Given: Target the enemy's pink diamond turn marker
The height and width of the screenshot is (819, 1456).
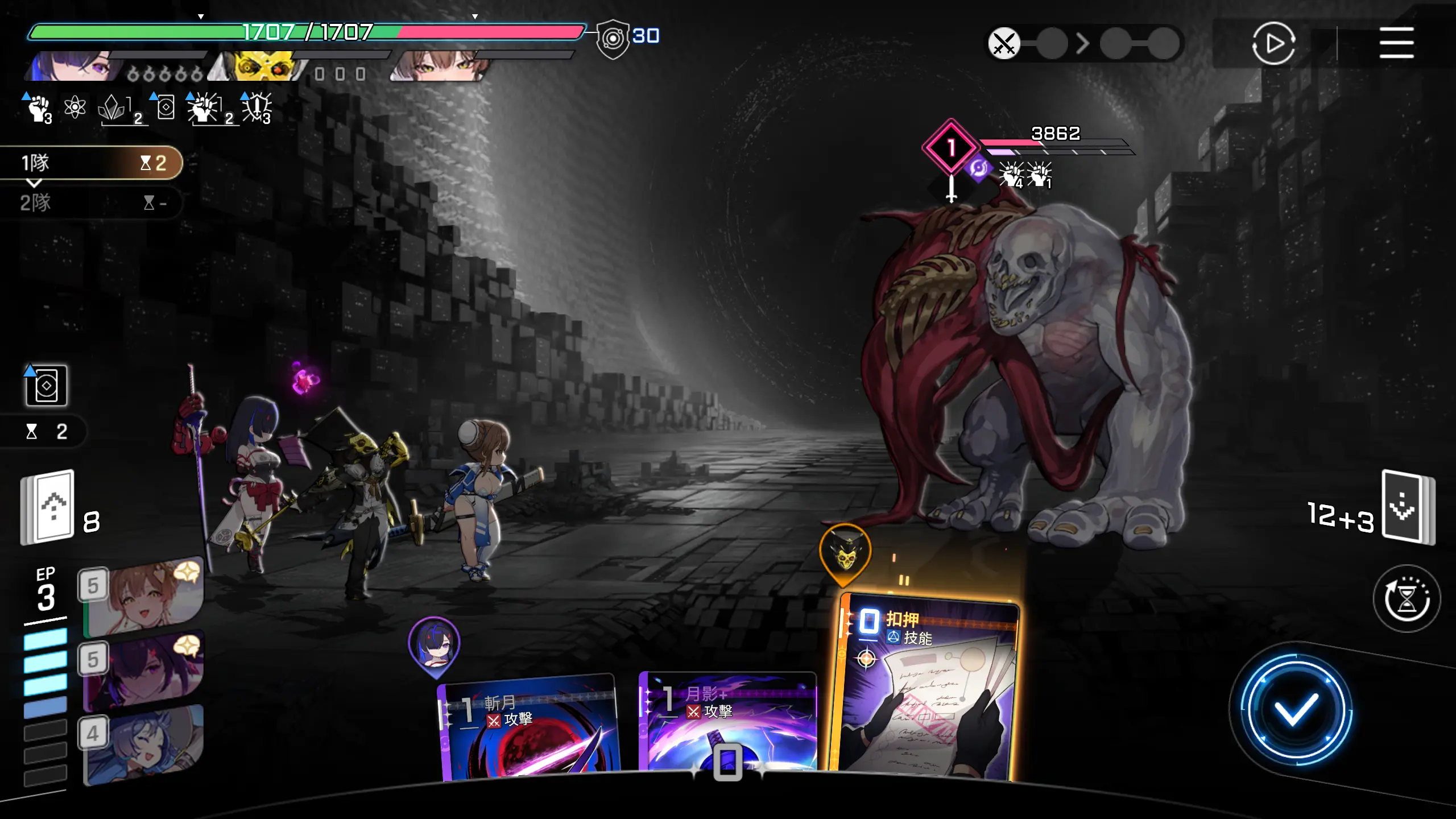Looking at the screenshot, I should tap(950, 147).
